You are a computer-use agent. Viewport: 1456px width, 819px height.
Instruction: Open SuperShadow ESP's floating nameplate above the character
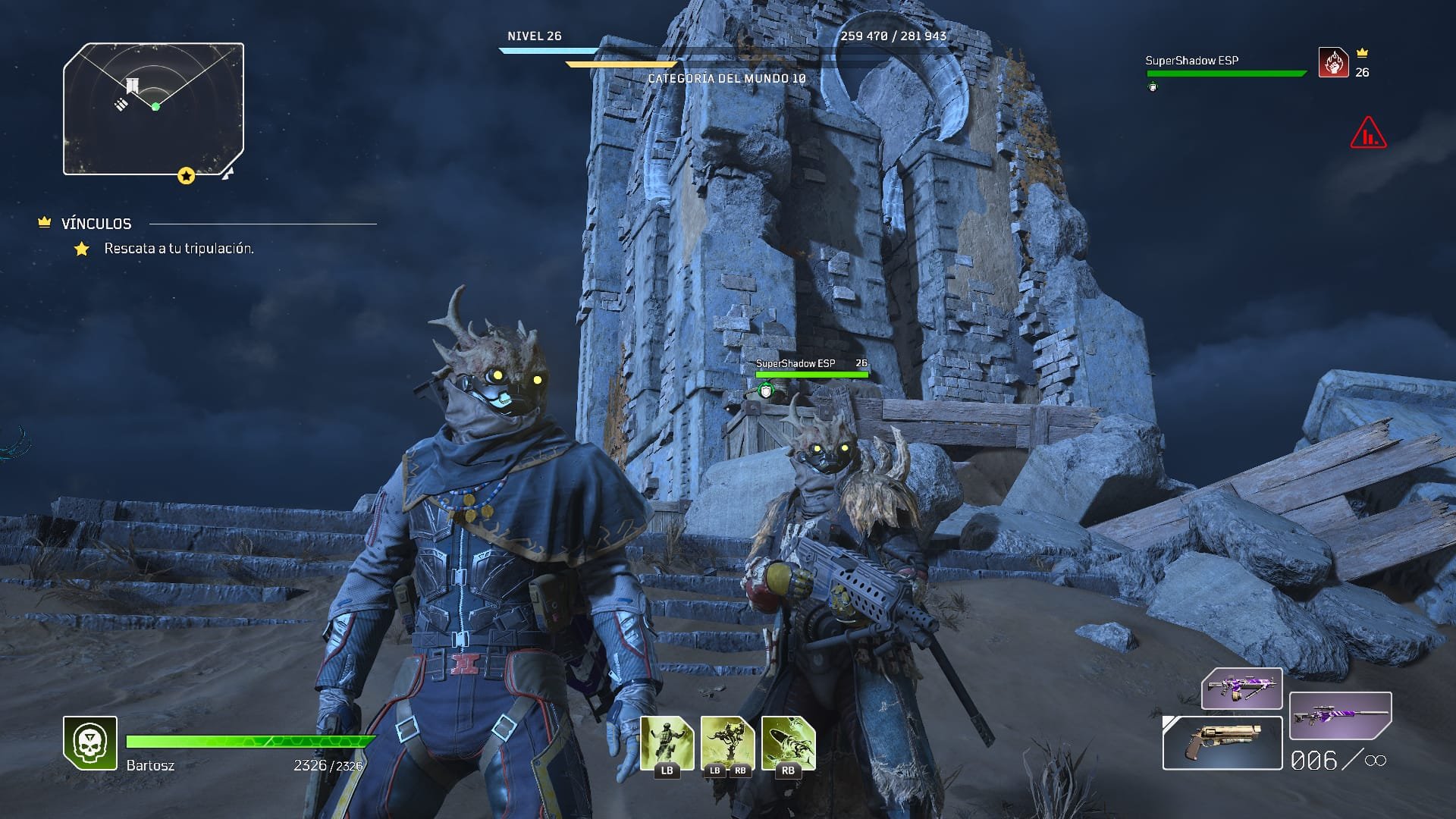tap(795, 363)
